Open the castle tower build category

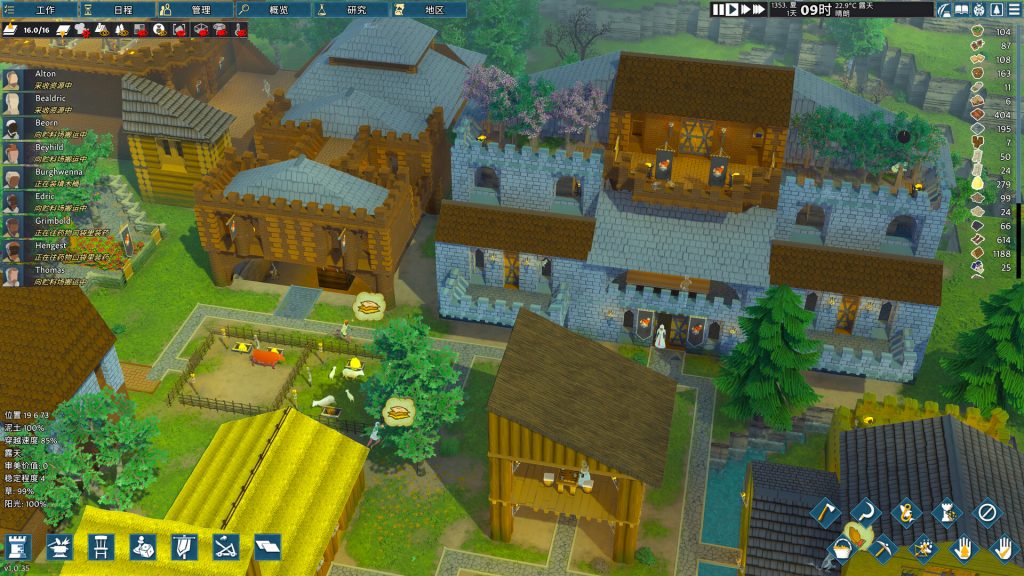(19, 546)
